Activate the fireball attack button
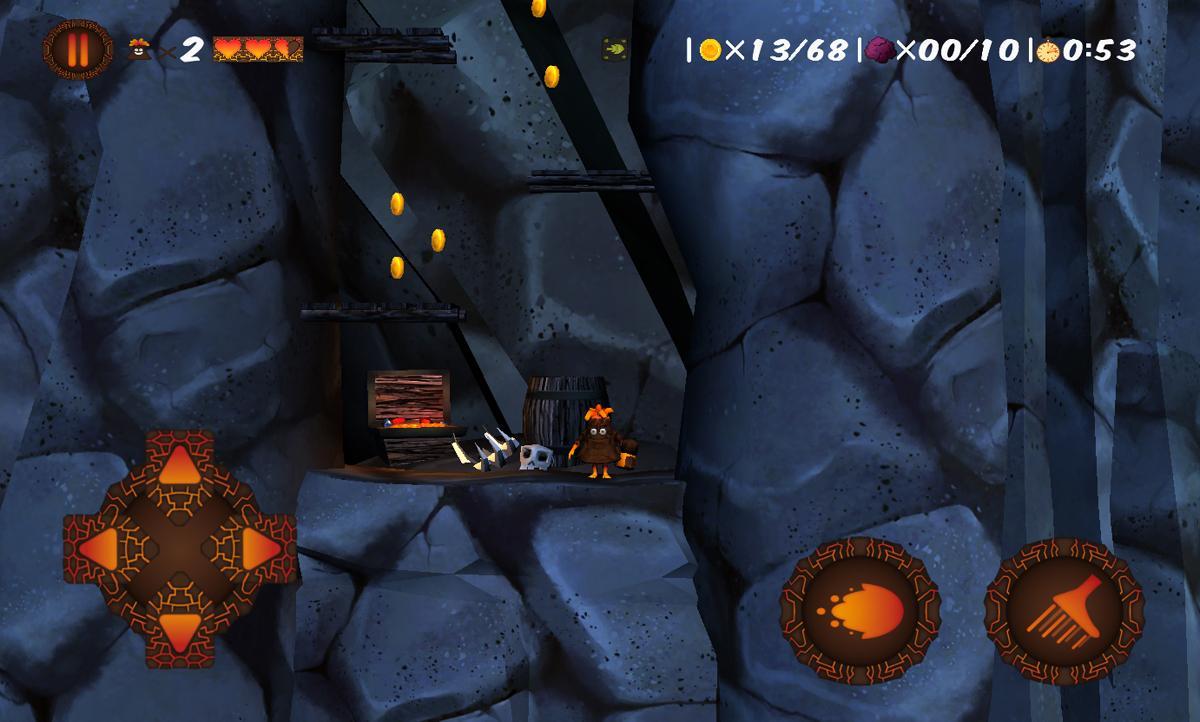The height and width of the screenshot is (722, 1200). (x=860, y=608)
